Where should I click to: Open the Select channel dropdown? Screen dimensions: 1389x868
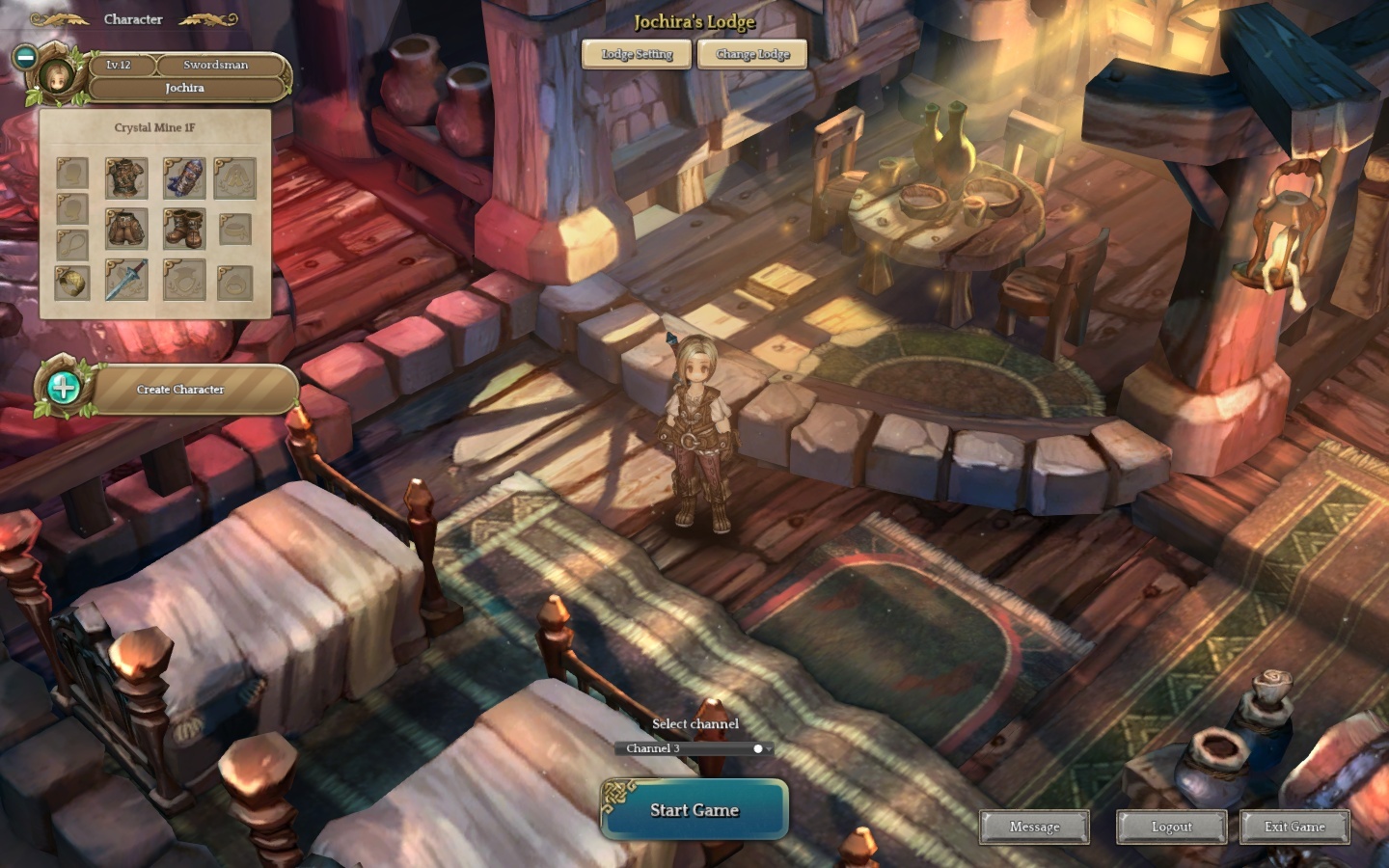[x=694, y=748]
